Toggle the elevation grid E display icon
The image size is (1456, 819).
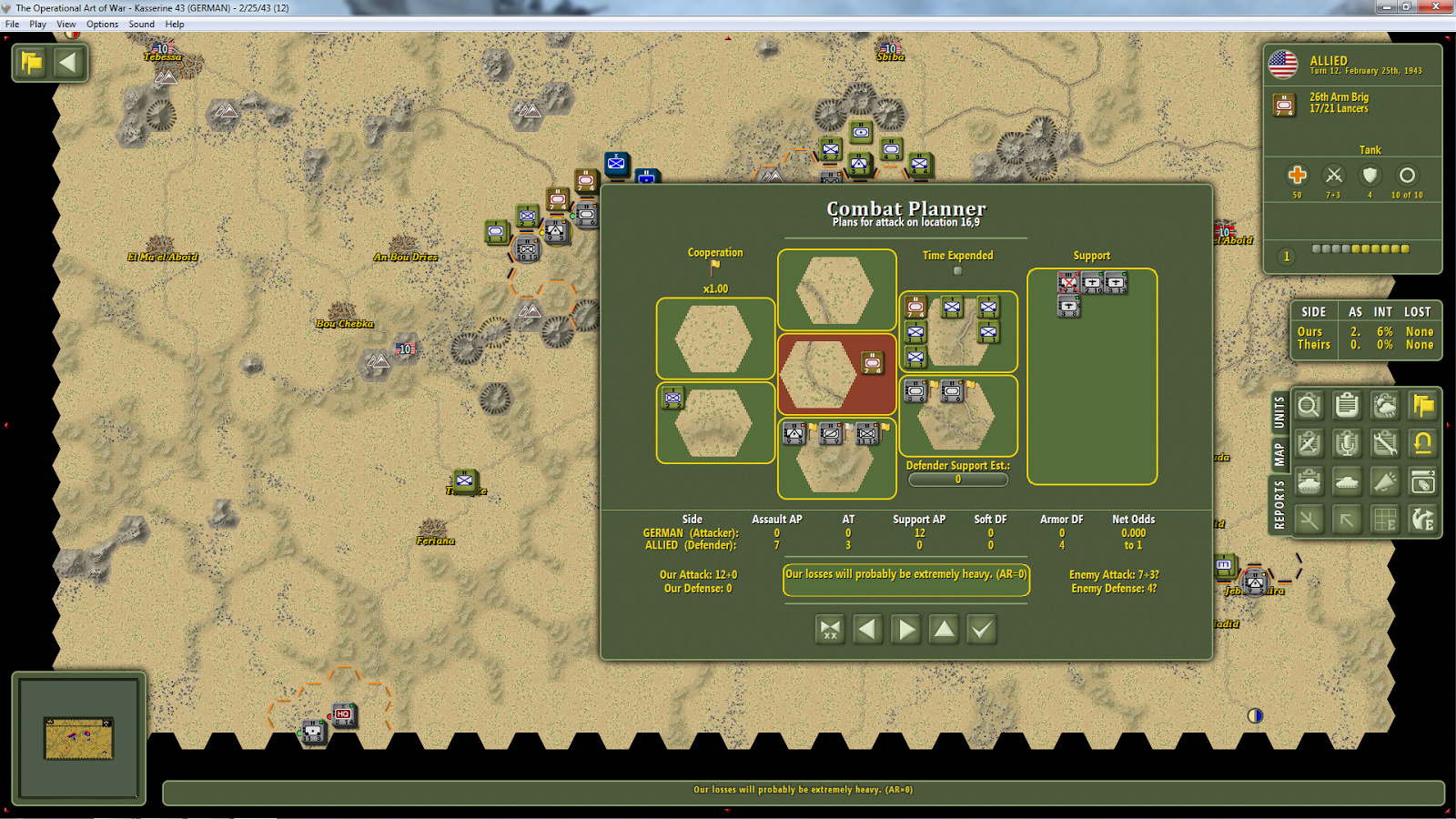[x=1384, y=519]
